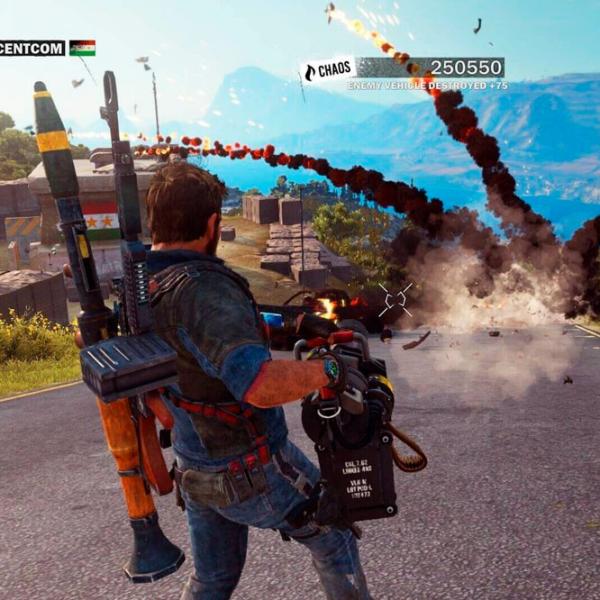Select the flag icon beside CENTCOM
600x600 pixels.
82,47
